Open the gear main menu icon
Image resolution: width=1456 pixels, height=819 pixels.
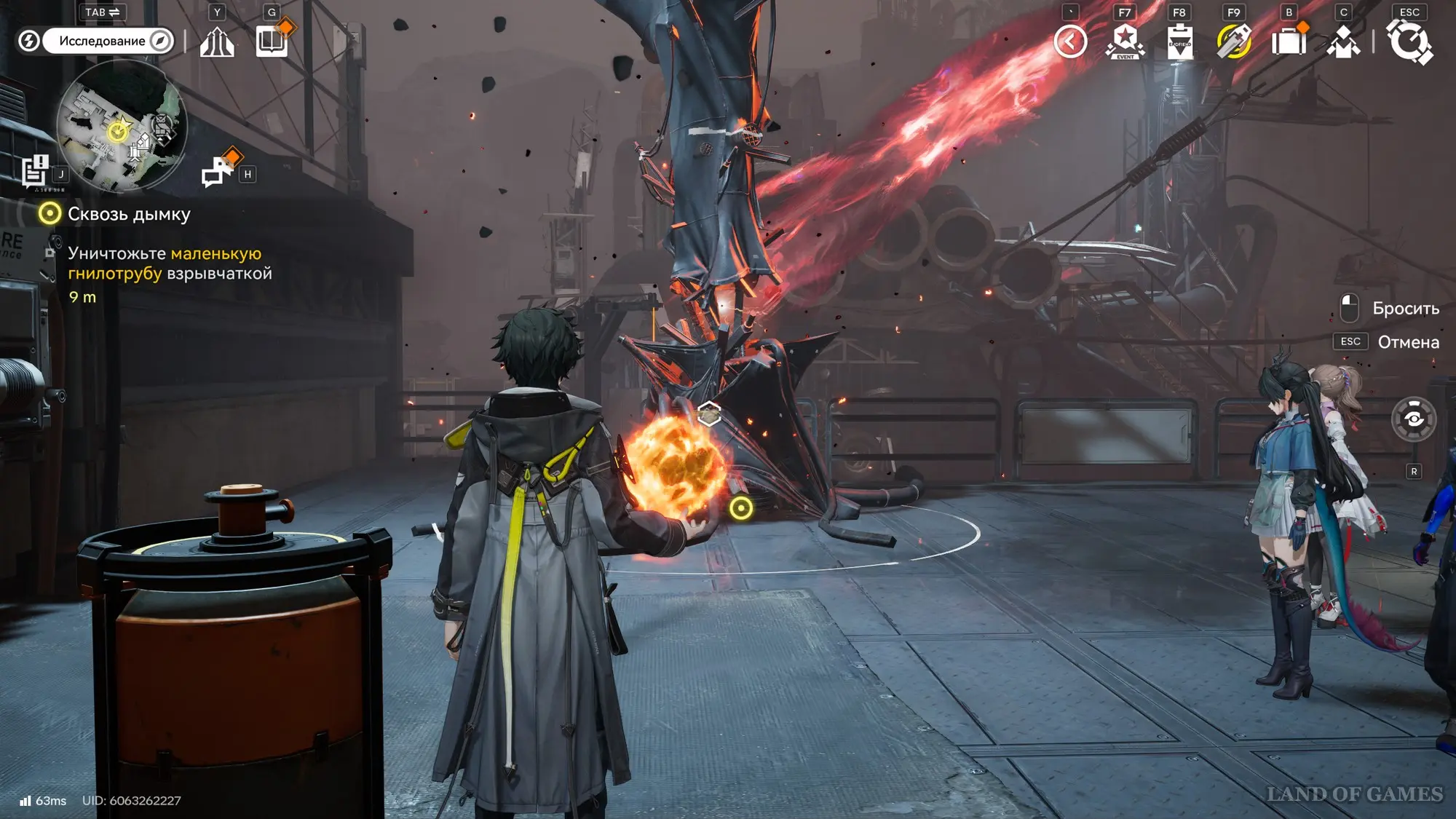coord(1409,41)
